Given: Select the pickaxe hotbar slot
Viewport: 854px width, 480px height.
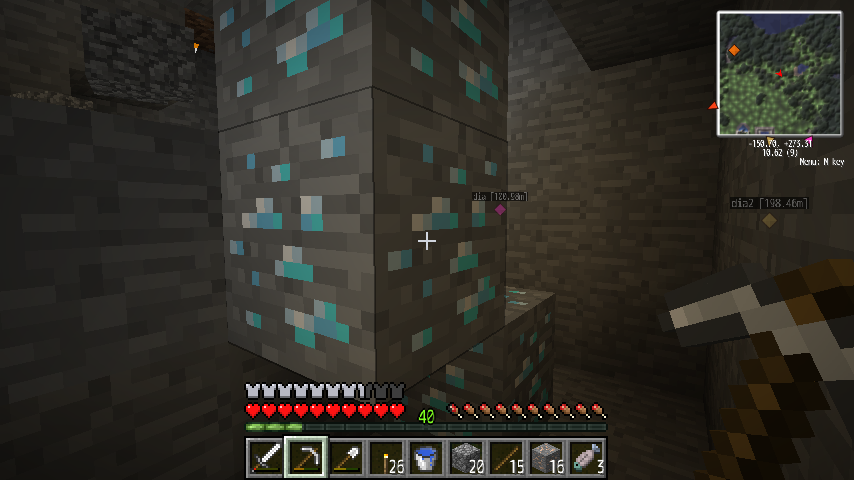Looking at the screenshot, I should pyautogui.click(x=305, y=458).
